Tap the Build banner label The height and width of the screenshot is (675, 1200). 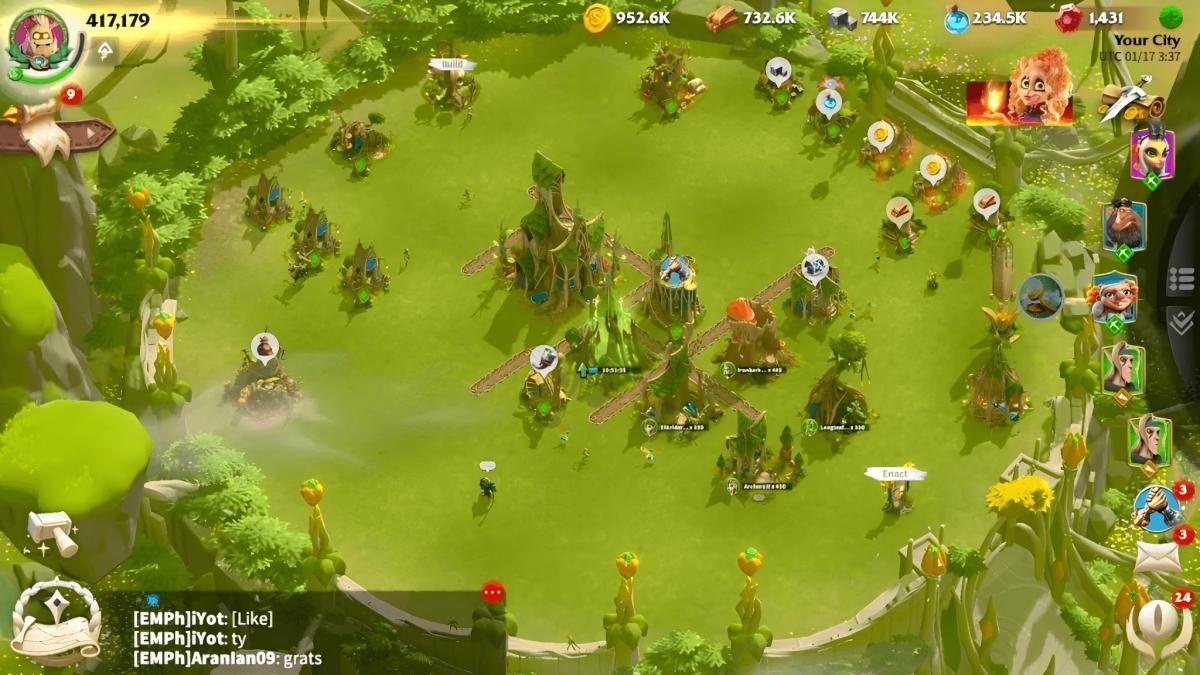[452, 65]
